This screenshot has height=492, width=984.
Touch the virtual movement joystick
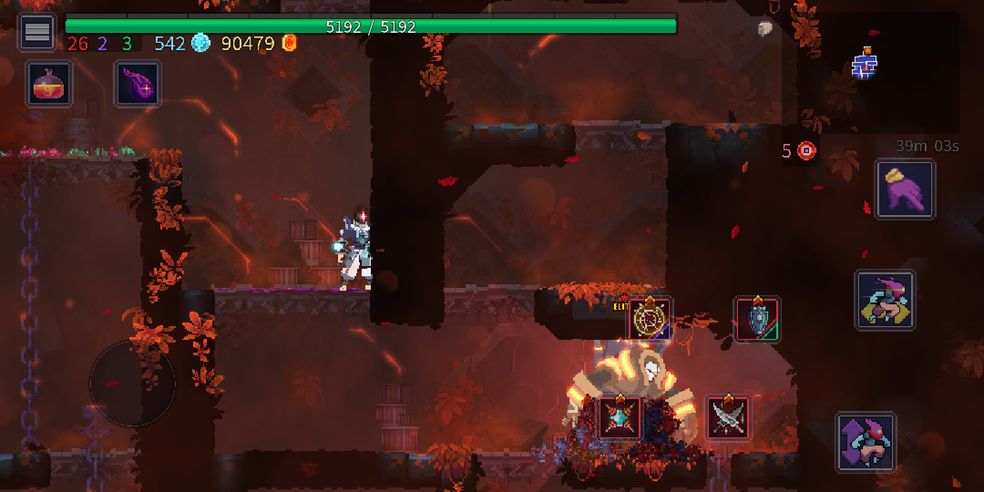tap(132, 383)
